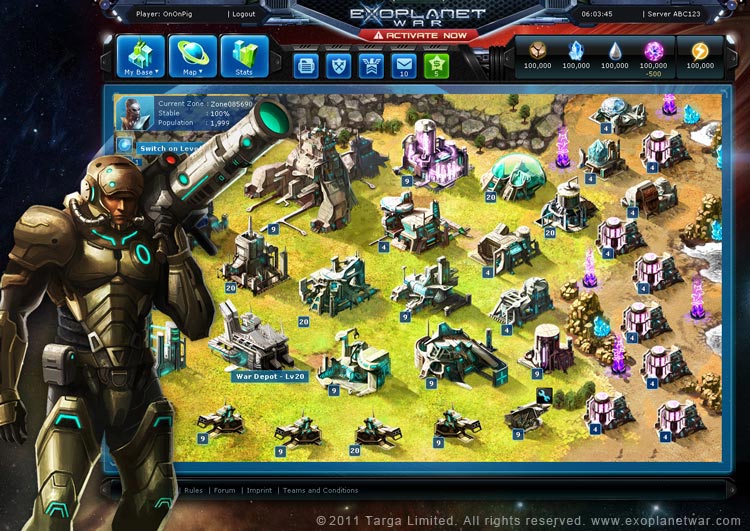This screenshot has width=750, height=531.
Task: Open the Imprint link
Action: point(259,490)
